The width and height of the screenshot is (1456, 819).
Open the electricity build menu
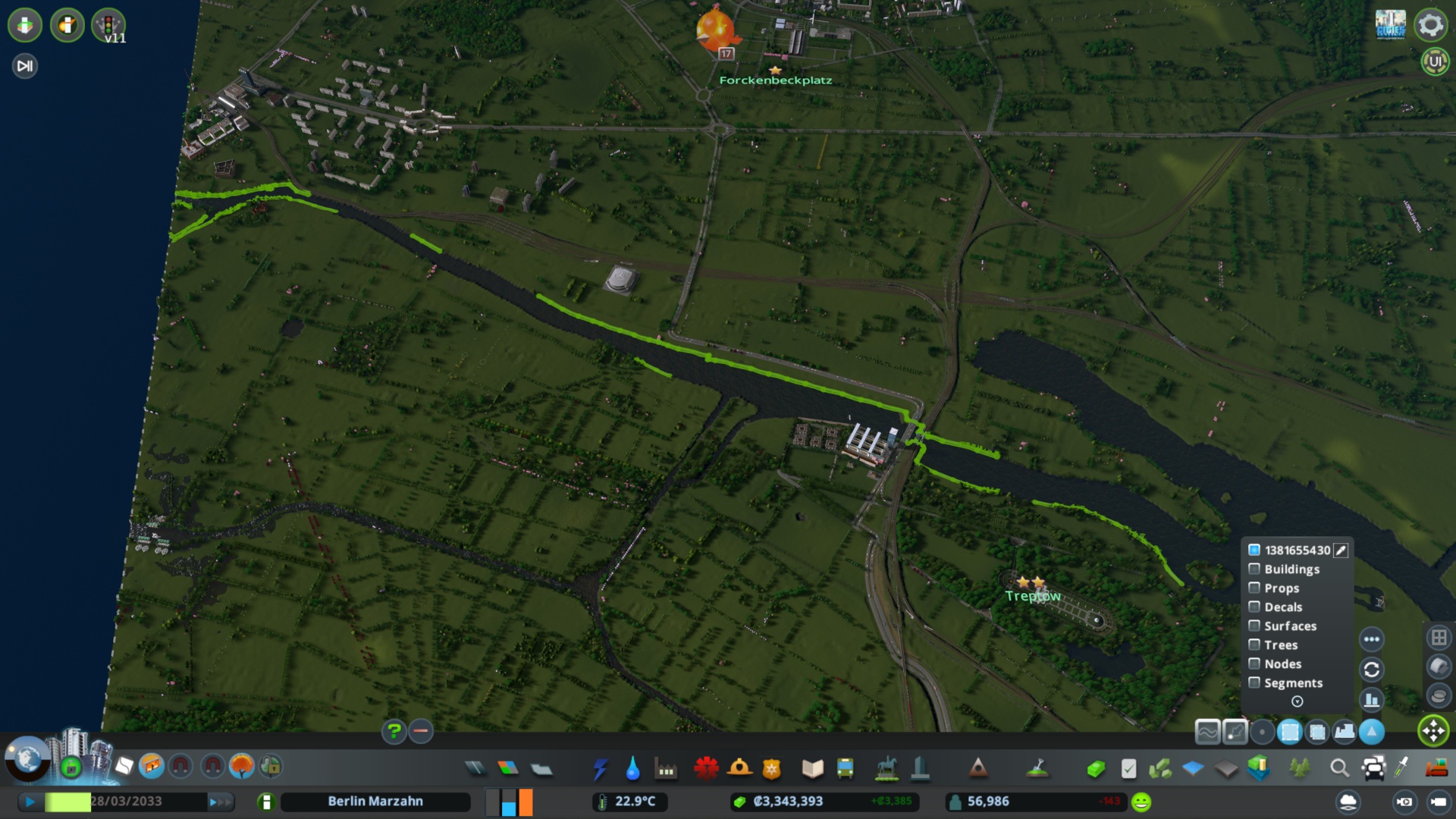(600, 769)
